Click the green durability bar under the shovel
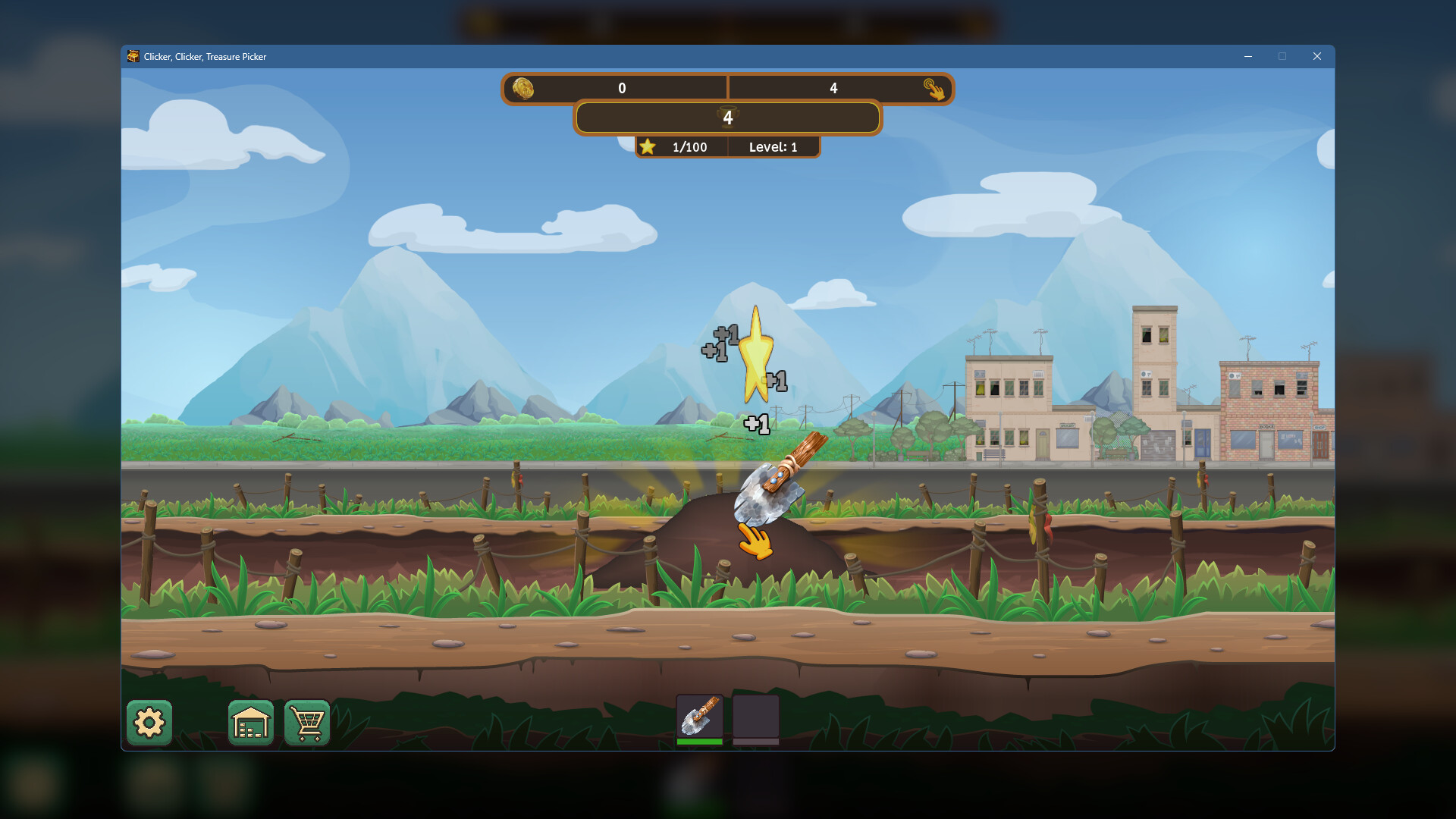The height and width of the screenshot is (819, 1456). pos(700,742)
